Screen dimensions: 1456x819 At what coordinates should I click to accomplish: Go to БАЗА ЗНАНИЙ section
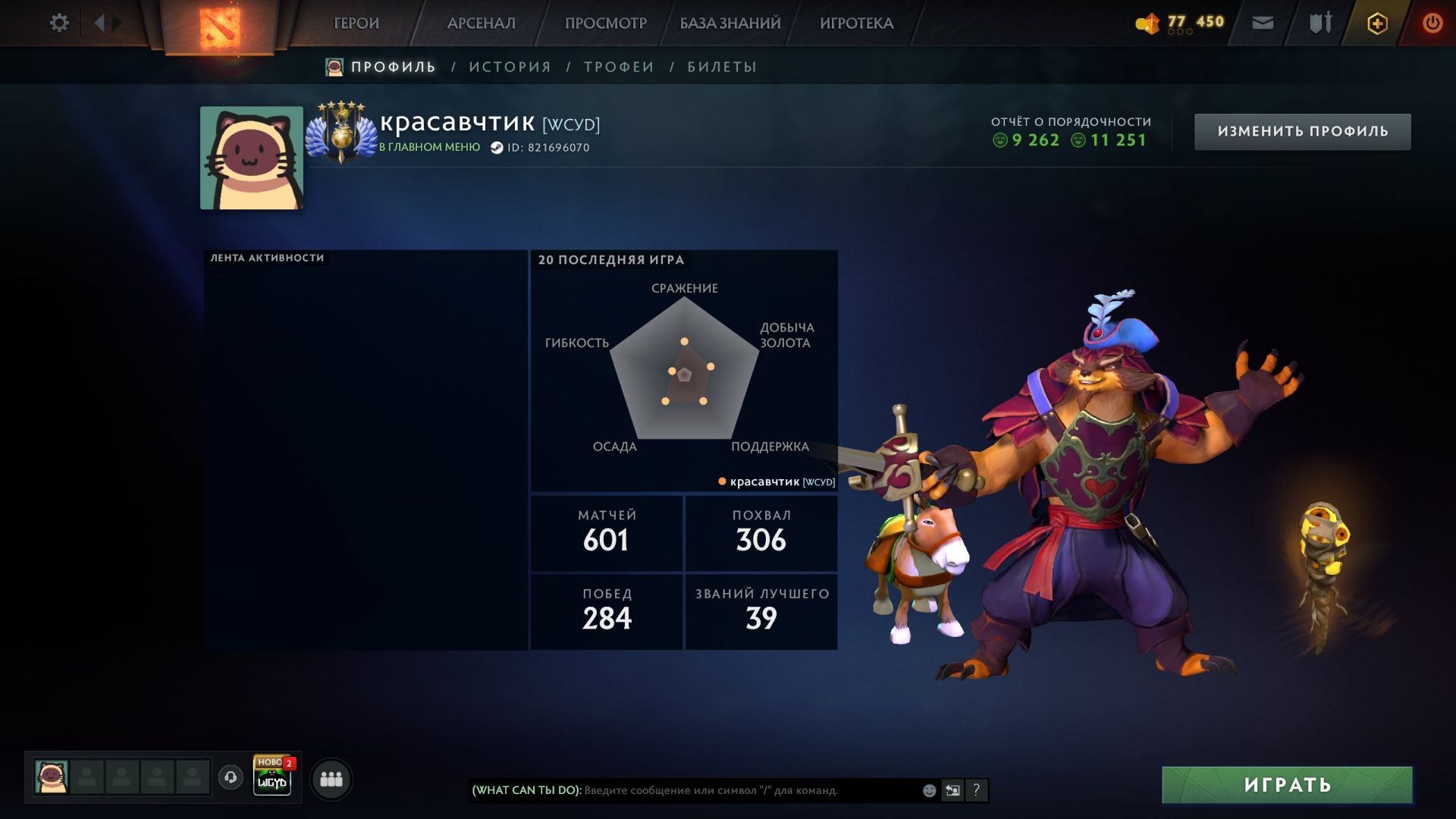click(x=730, y=24)
